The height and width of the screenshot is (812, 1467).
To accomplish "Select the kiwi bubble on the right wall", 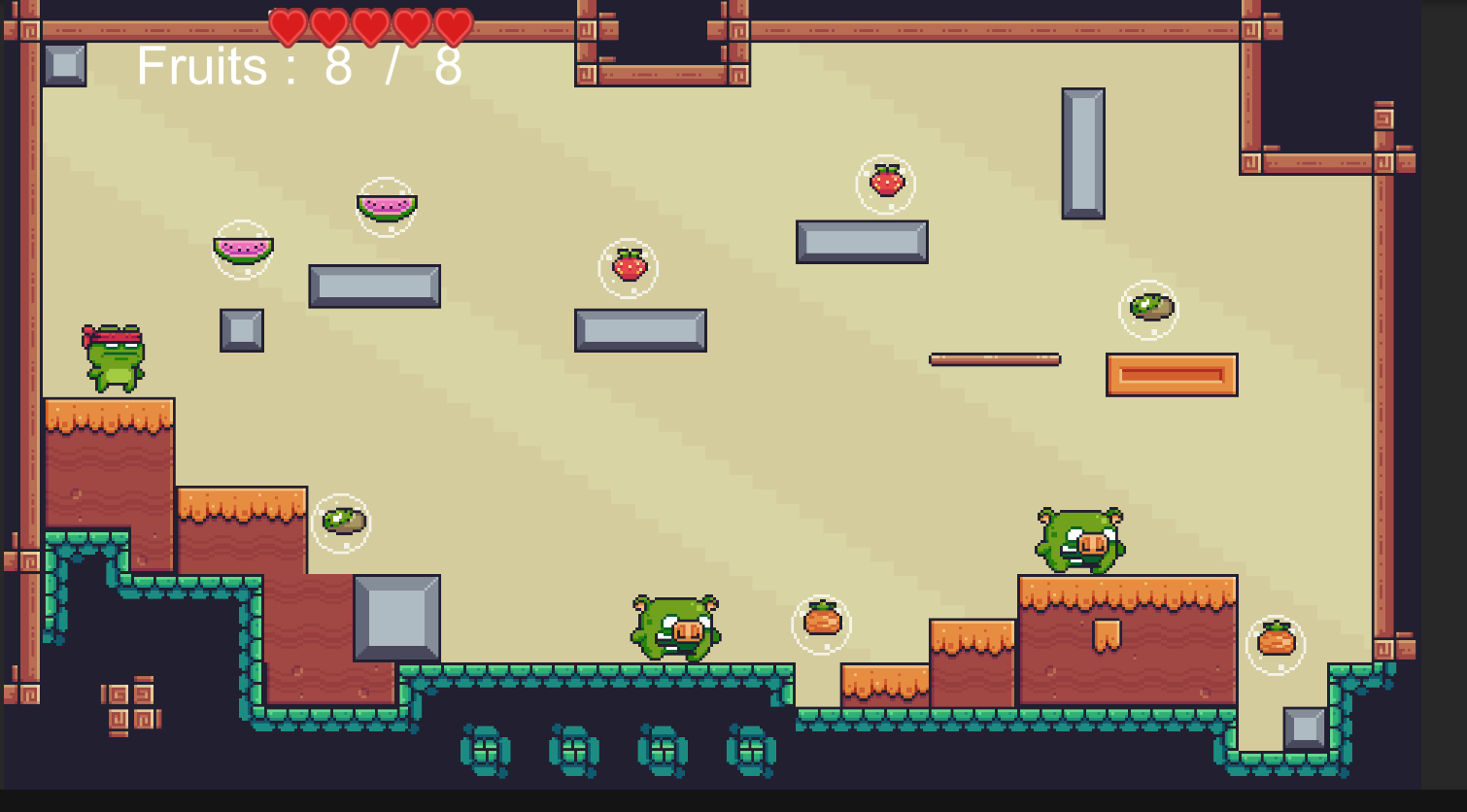I will [1150, 307].
